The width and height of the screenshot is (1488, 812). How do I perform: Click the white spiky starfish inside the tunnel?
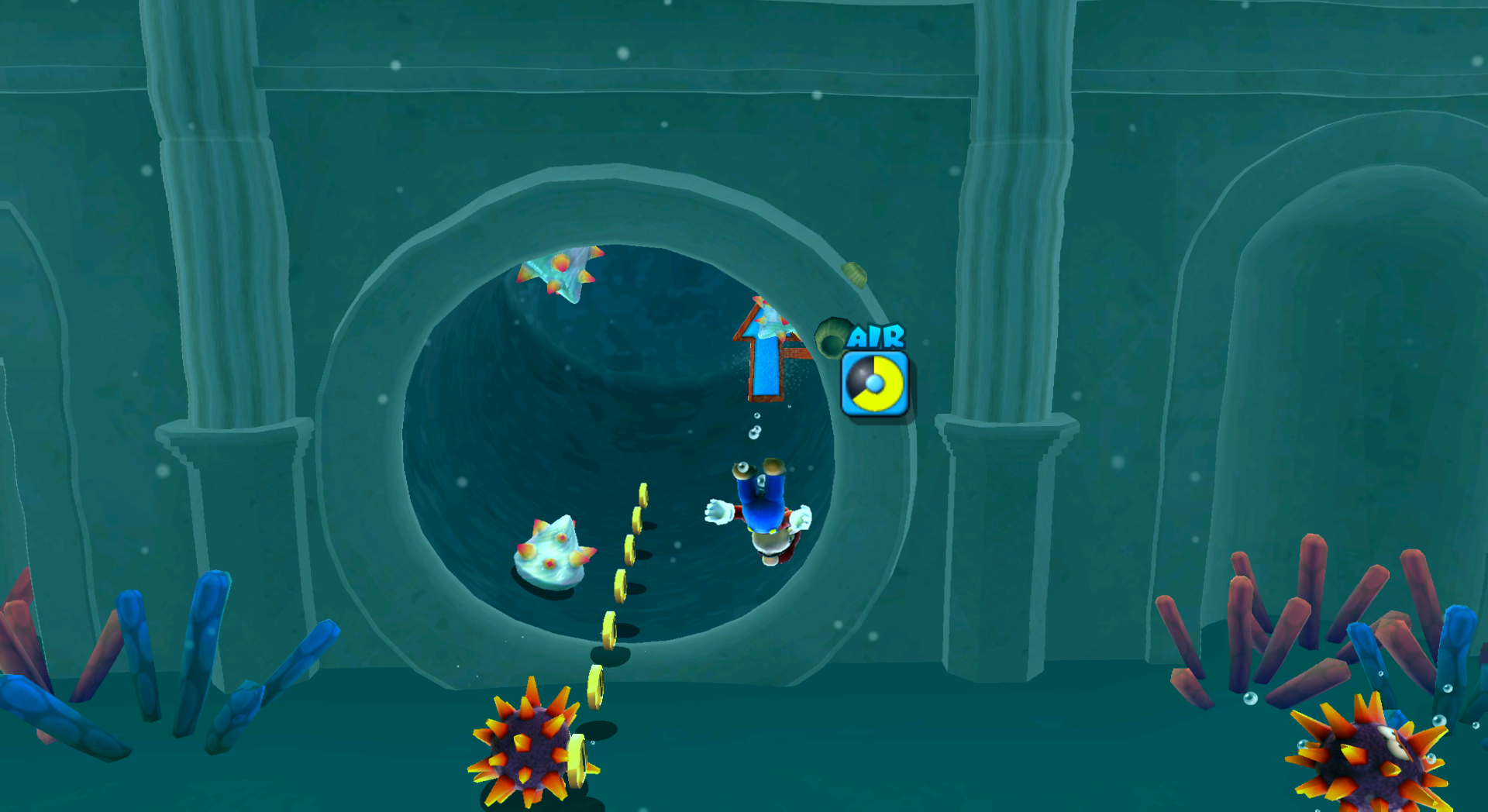tap(550, 554)
